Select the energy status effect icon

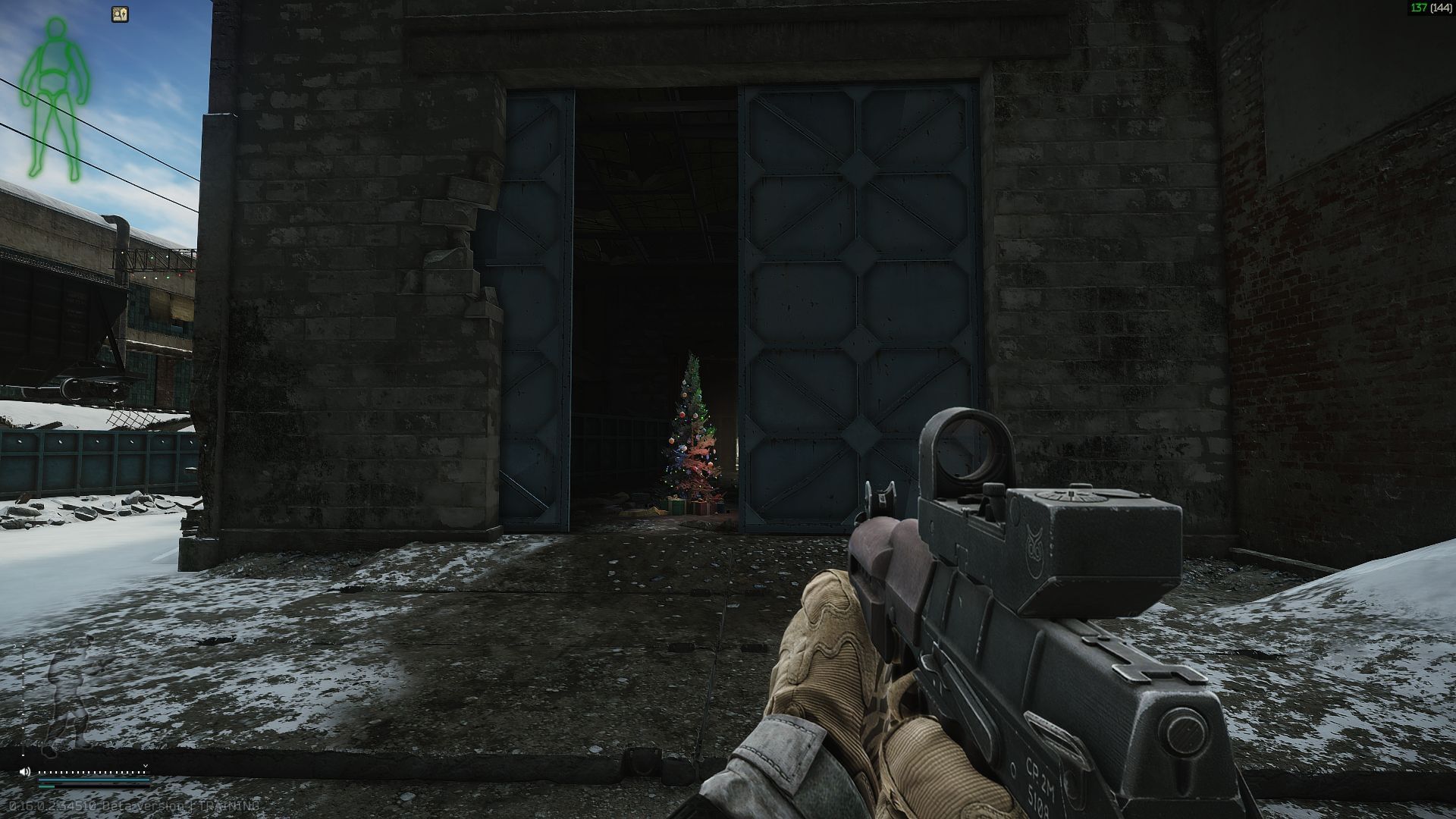coord(120,14)
